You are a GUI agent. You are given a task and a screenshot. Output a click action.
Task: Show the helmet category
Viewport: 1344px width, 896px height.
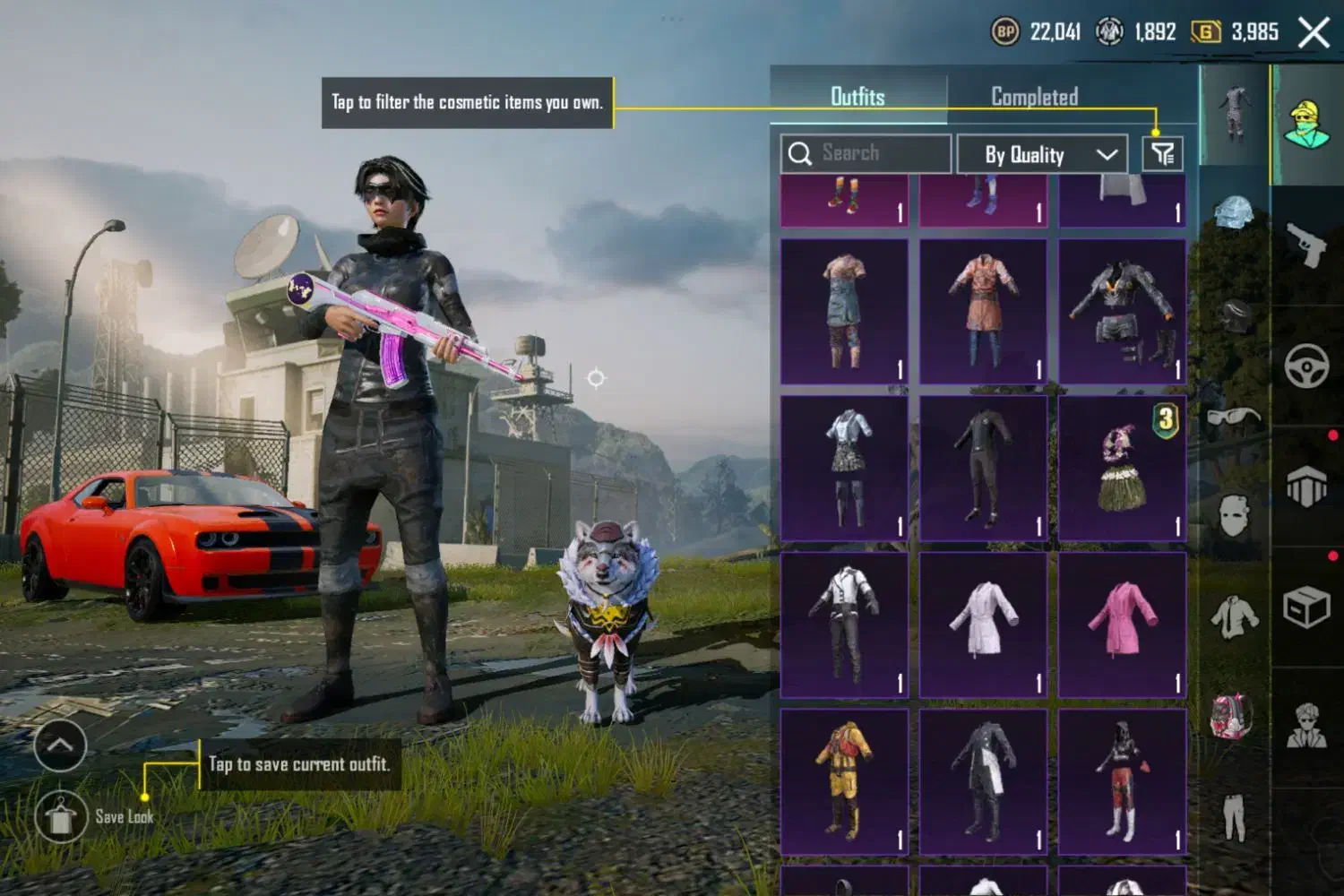[x=1234, y=214]
